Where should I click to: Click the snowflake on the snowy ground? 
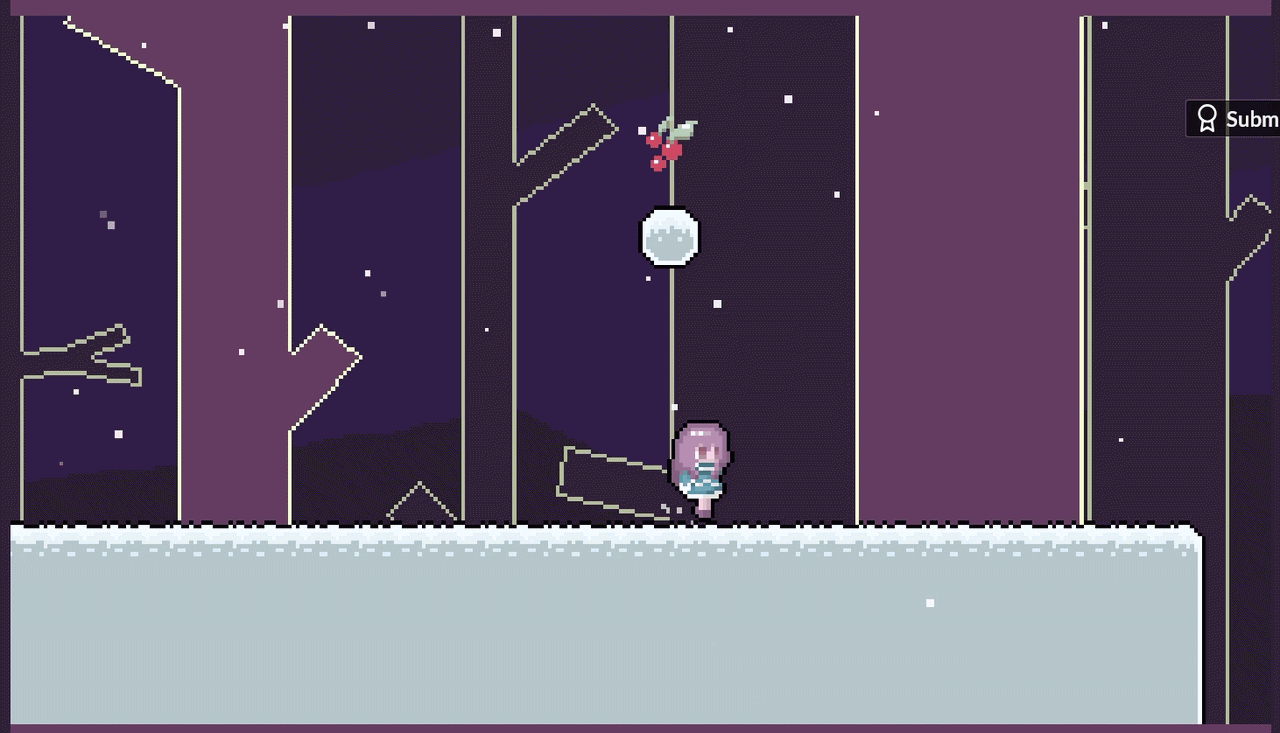pyautogui.click(x=928, y=602)
